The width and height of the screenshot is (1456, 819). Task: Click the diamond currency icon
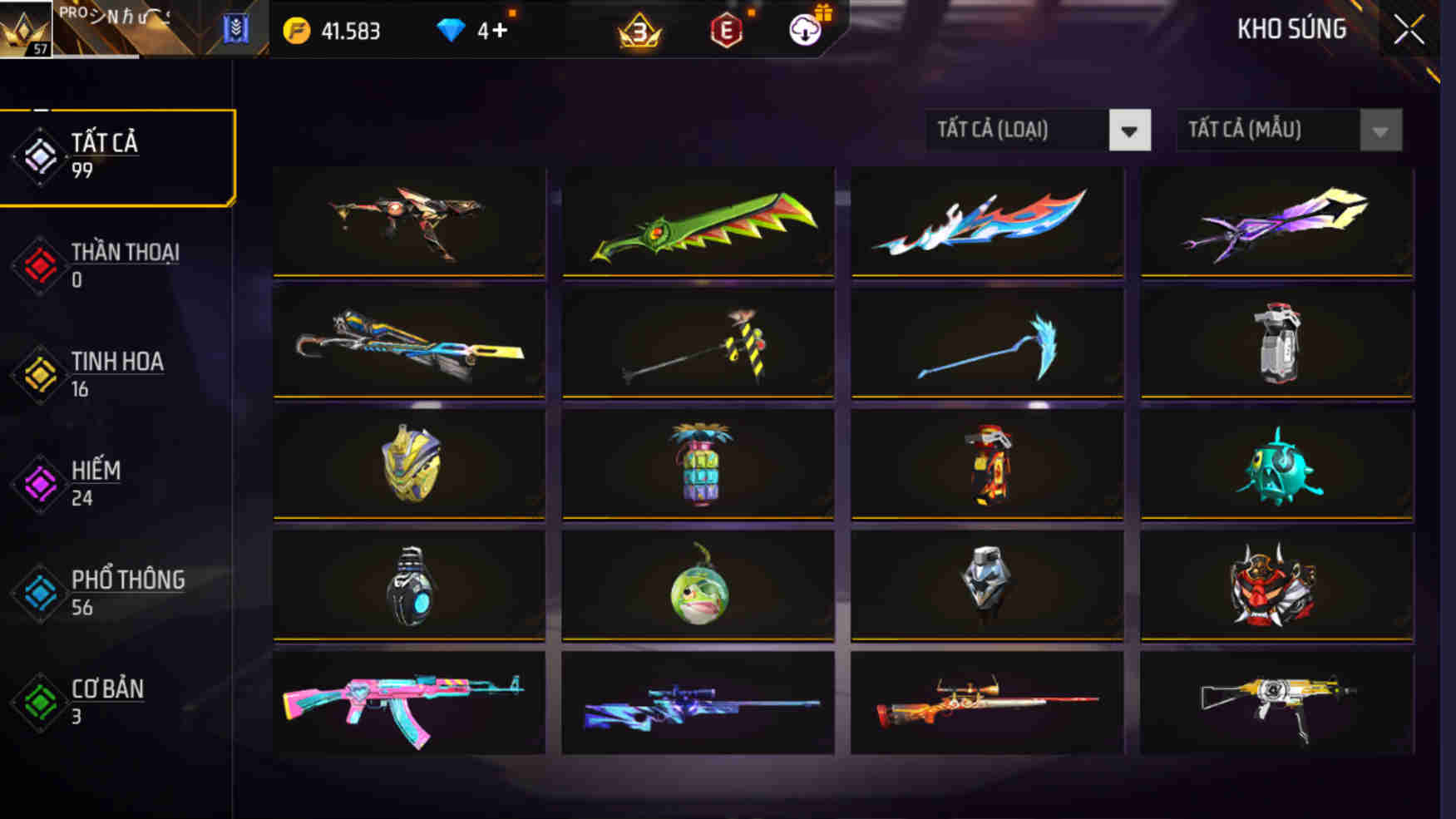tap(450, 31)
